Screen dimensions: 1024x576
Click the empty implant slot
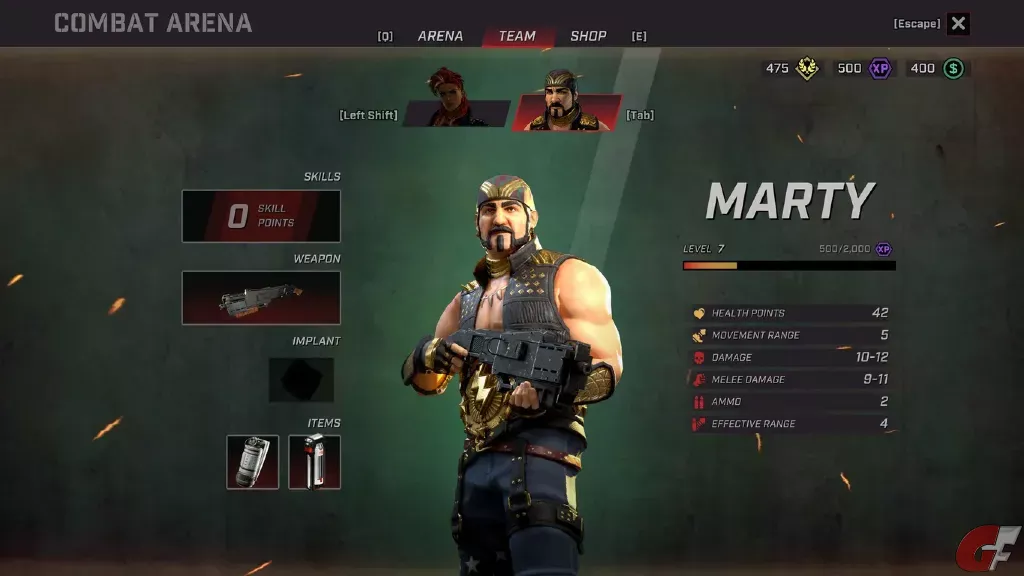pos(301,380)
